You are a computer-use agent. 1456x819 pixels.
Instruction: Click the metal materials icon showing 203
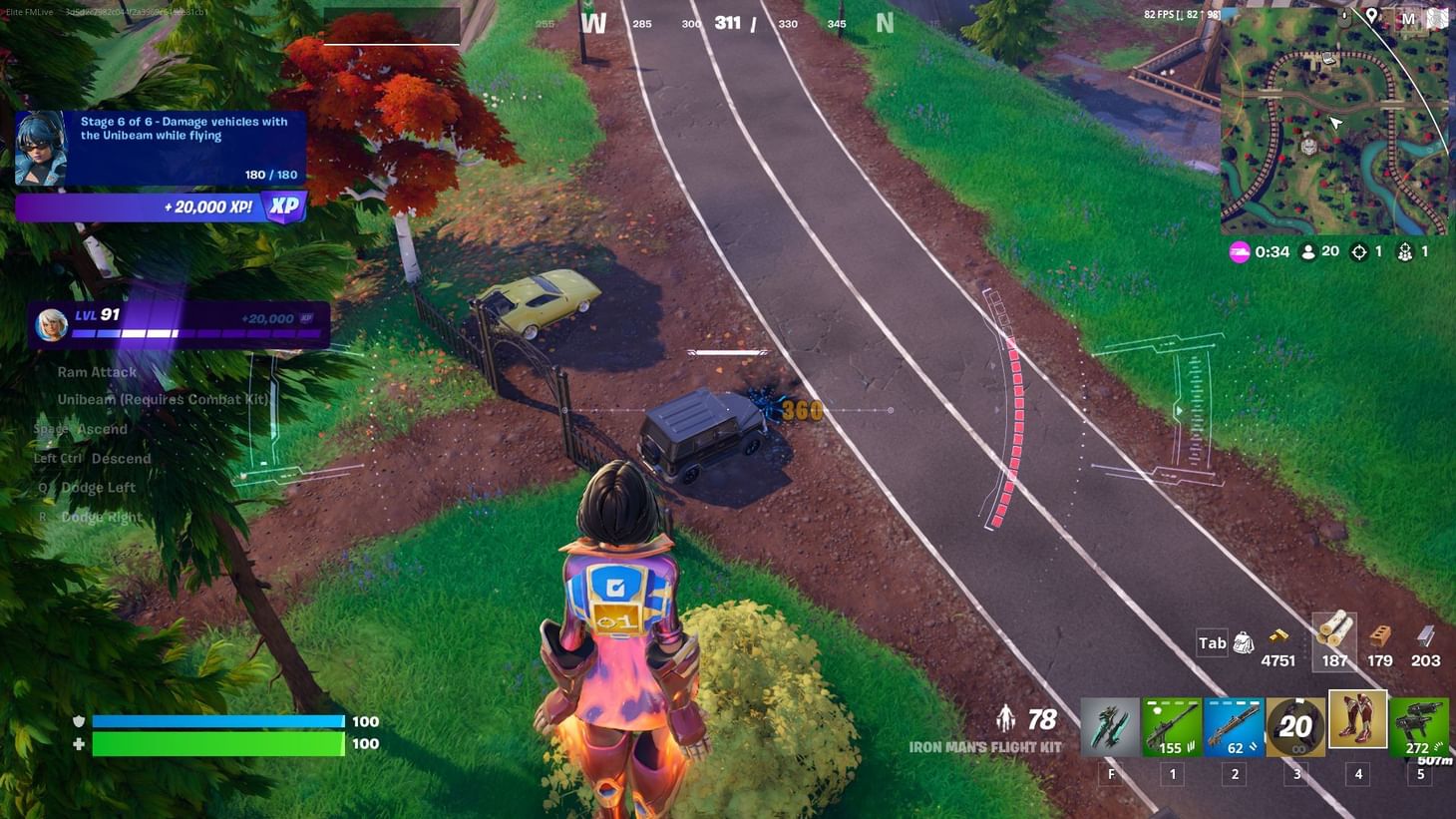pyautogui.click(x=1424, y=638)
